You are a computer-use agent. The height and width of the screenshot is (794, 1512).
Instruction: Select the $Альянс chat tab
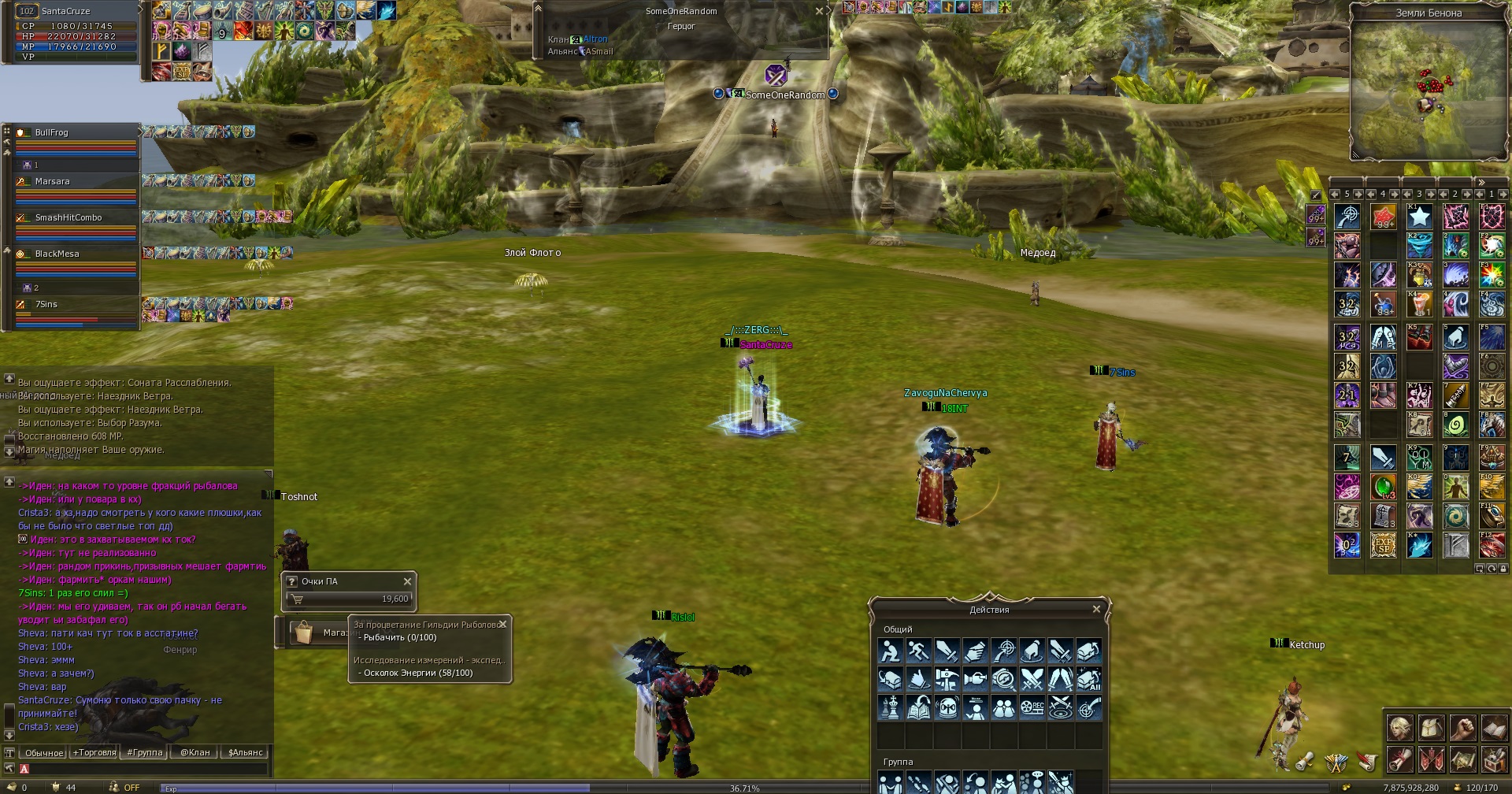[x=245, y=752]
